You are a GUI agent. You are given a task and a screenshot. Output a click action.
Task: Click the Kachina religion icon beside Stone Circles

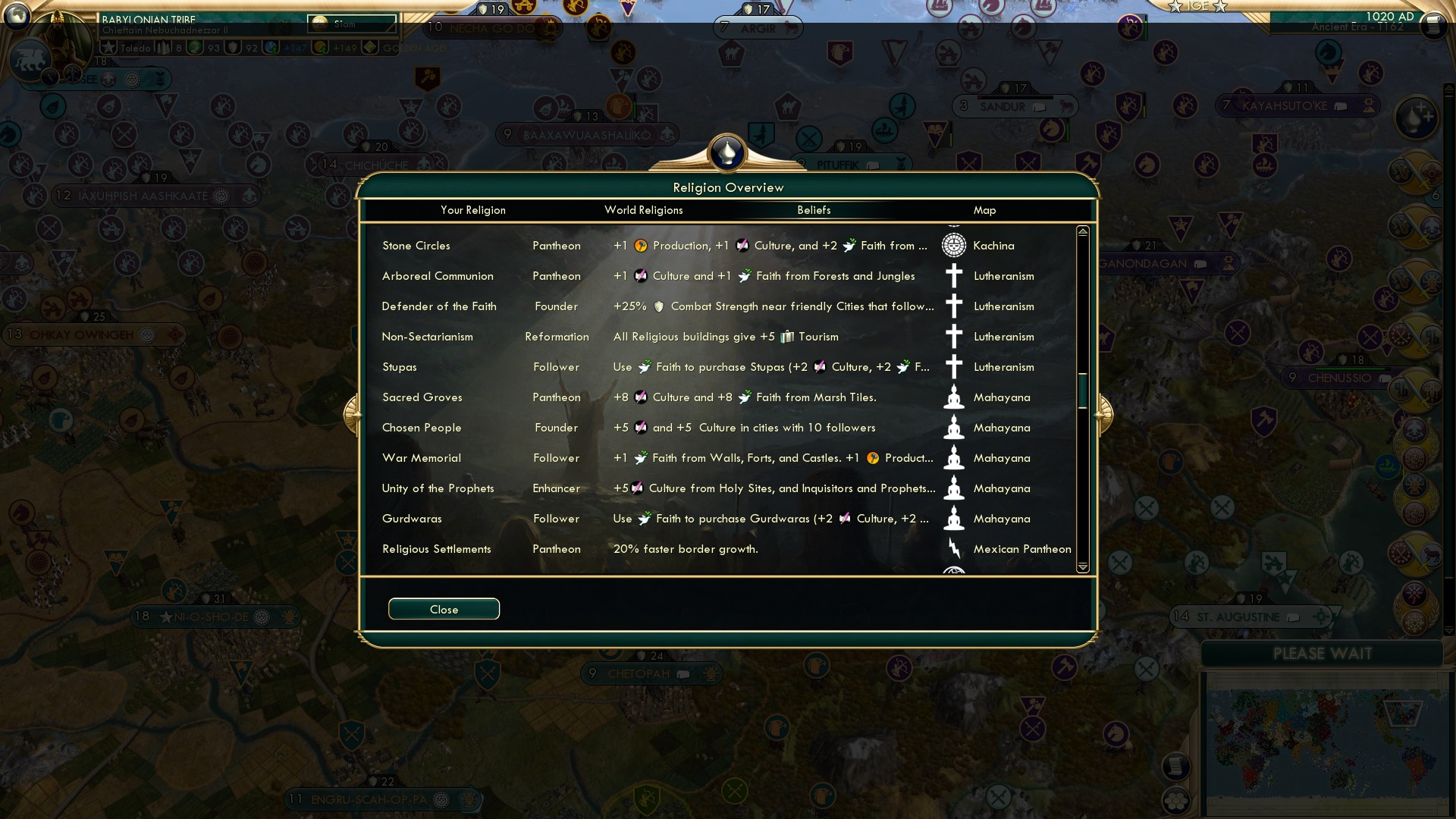pos(953,246)
